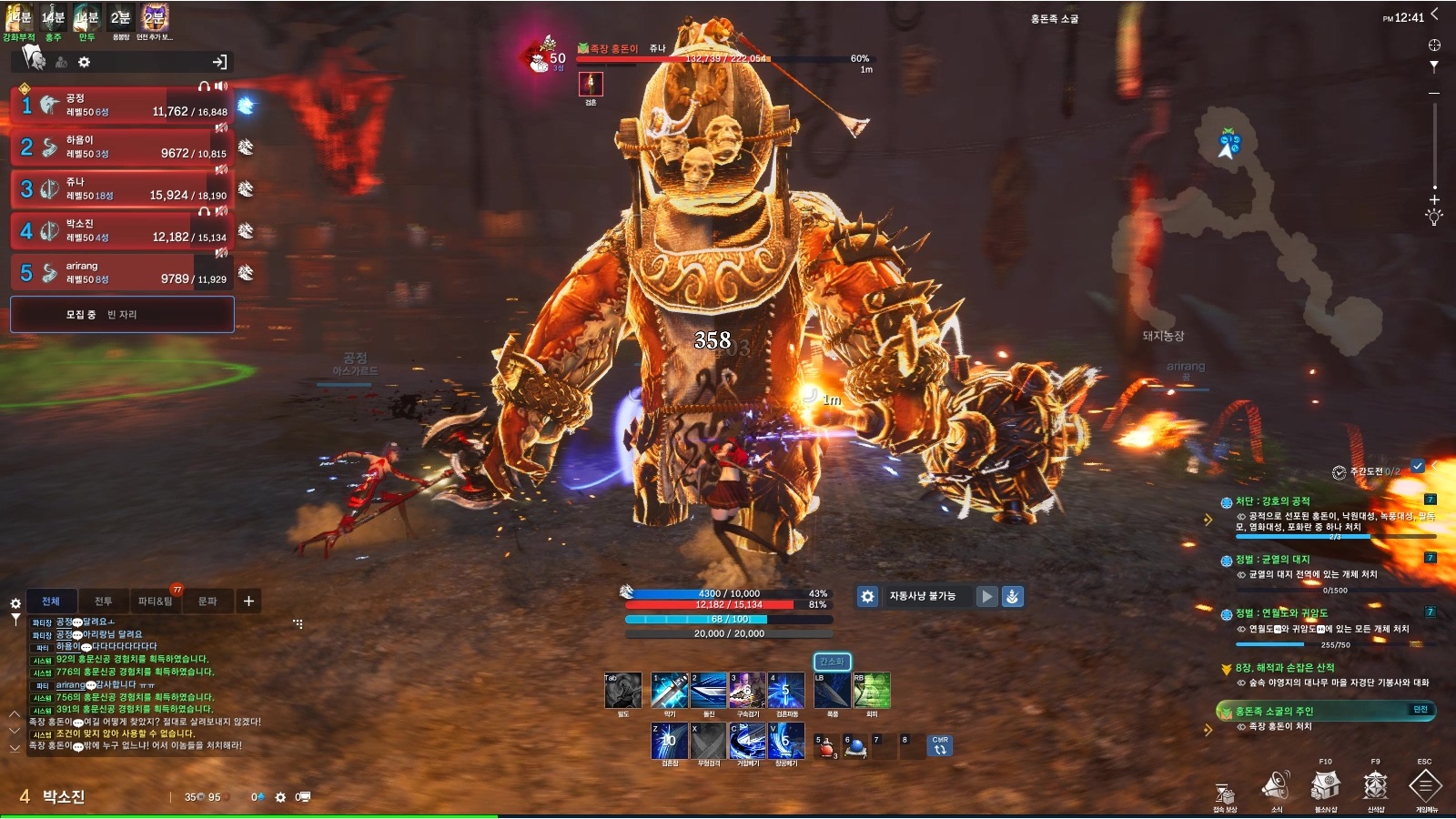Activate the 거합베기 skill icon
Screen dimensions: 1456x819
click(x=747, y=742)
